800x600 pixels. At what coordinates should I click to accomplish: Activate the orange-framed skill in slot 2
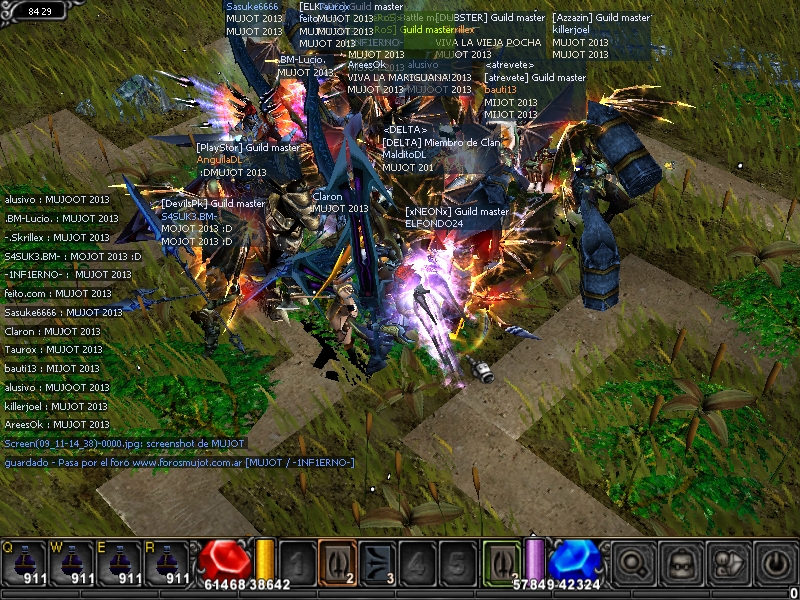(x=337, y=562)
